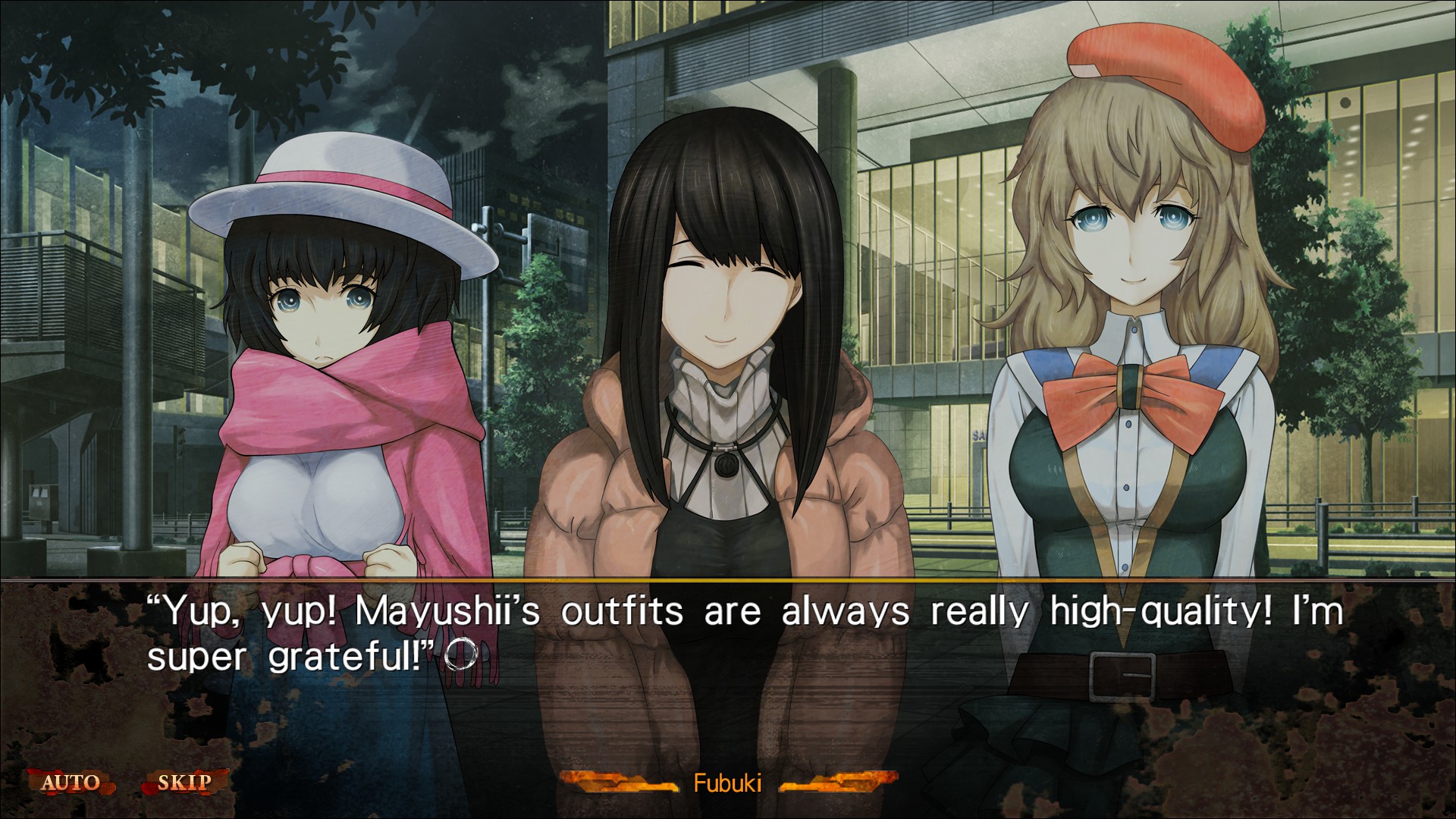Enable AUTO text advance mode
This screenshot has width=1456, height=819.
[70, 782]
